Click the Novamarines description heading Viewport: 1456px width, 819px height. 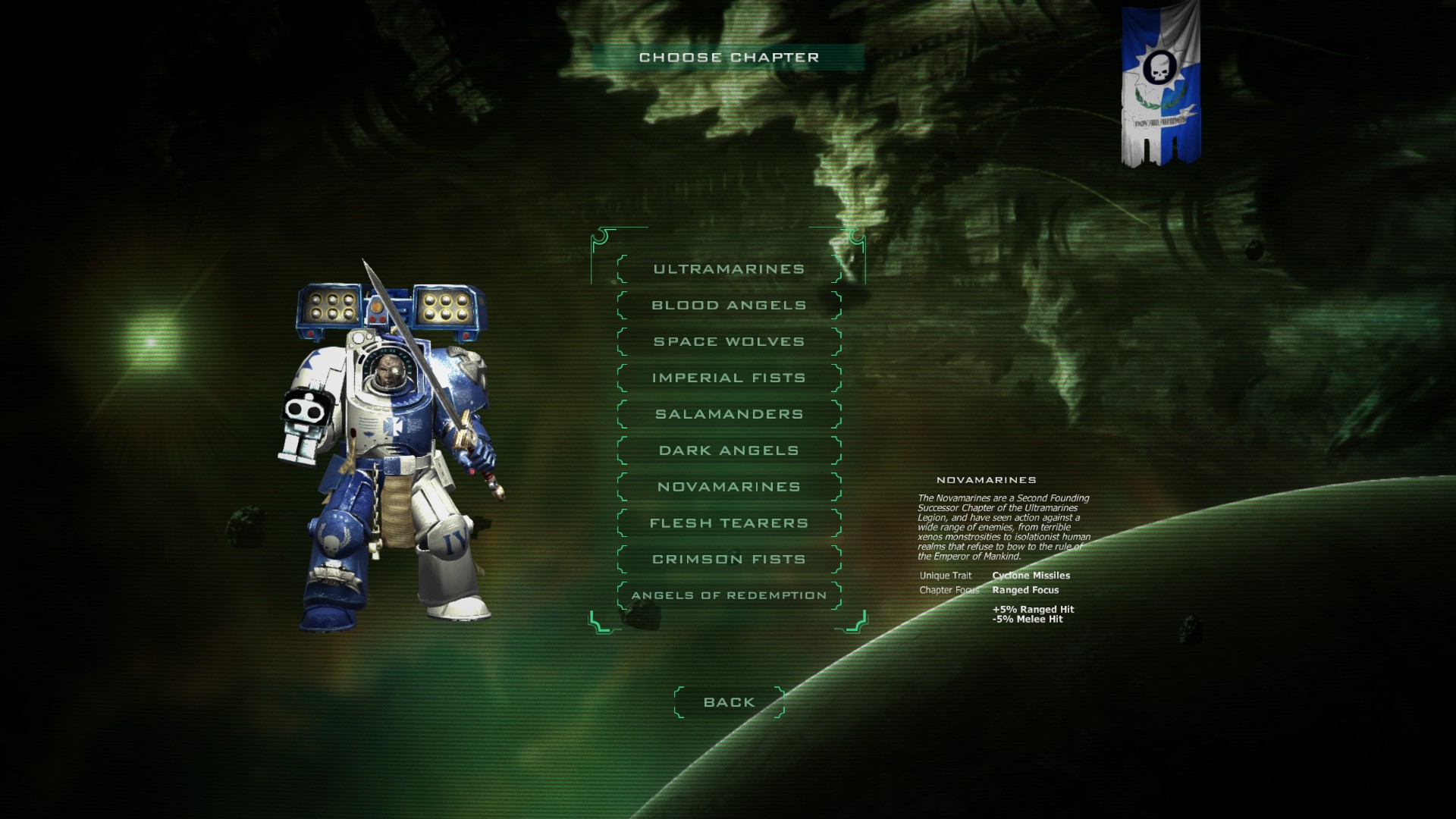(986, 479)
